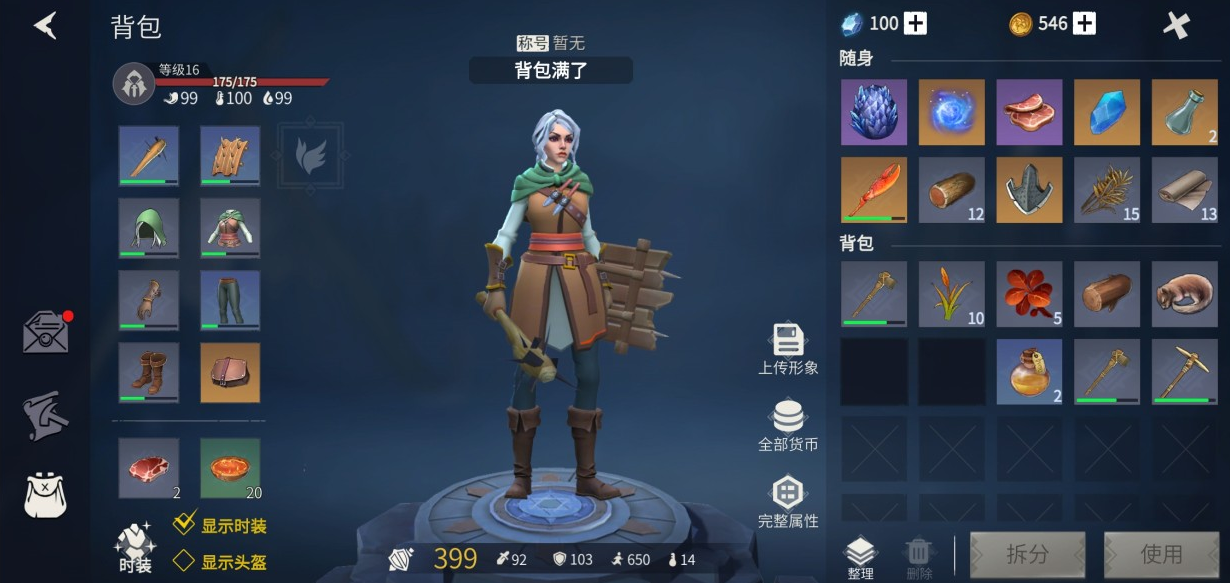Add more gold coins
The width and height of the screenshot is (1230, 583).
pyautogui.click(x=1084, y=24)
